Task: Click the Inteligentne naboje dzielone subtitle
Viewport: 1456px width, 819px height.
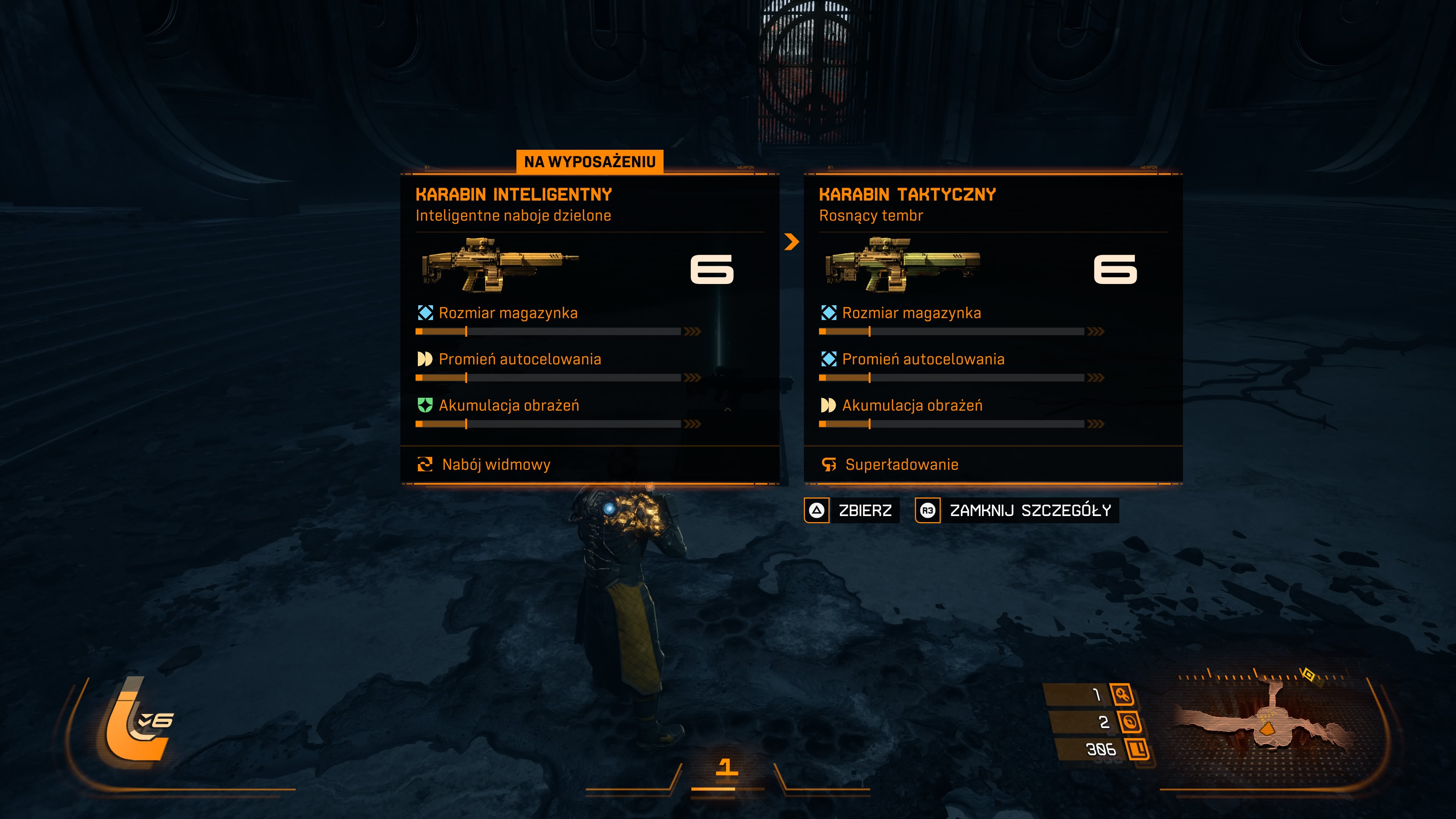Action: pyautogui.click(x=513, y=215)
